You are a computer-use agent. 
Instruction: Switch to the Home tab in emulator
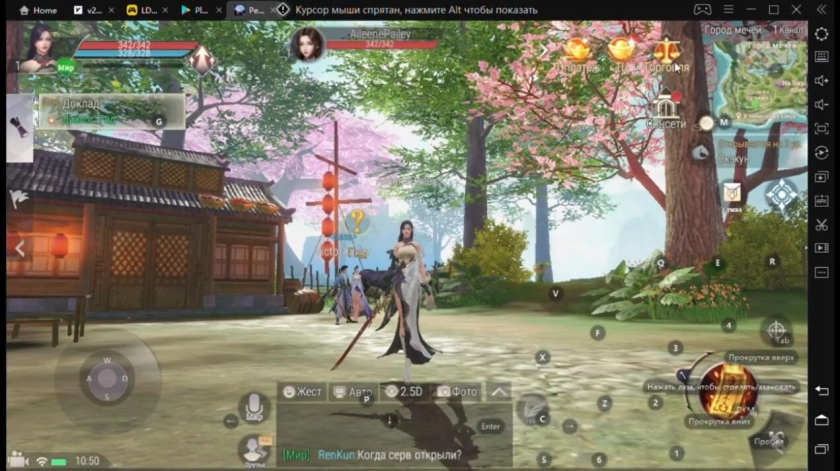pyautogui.click(x=38, y=10)
